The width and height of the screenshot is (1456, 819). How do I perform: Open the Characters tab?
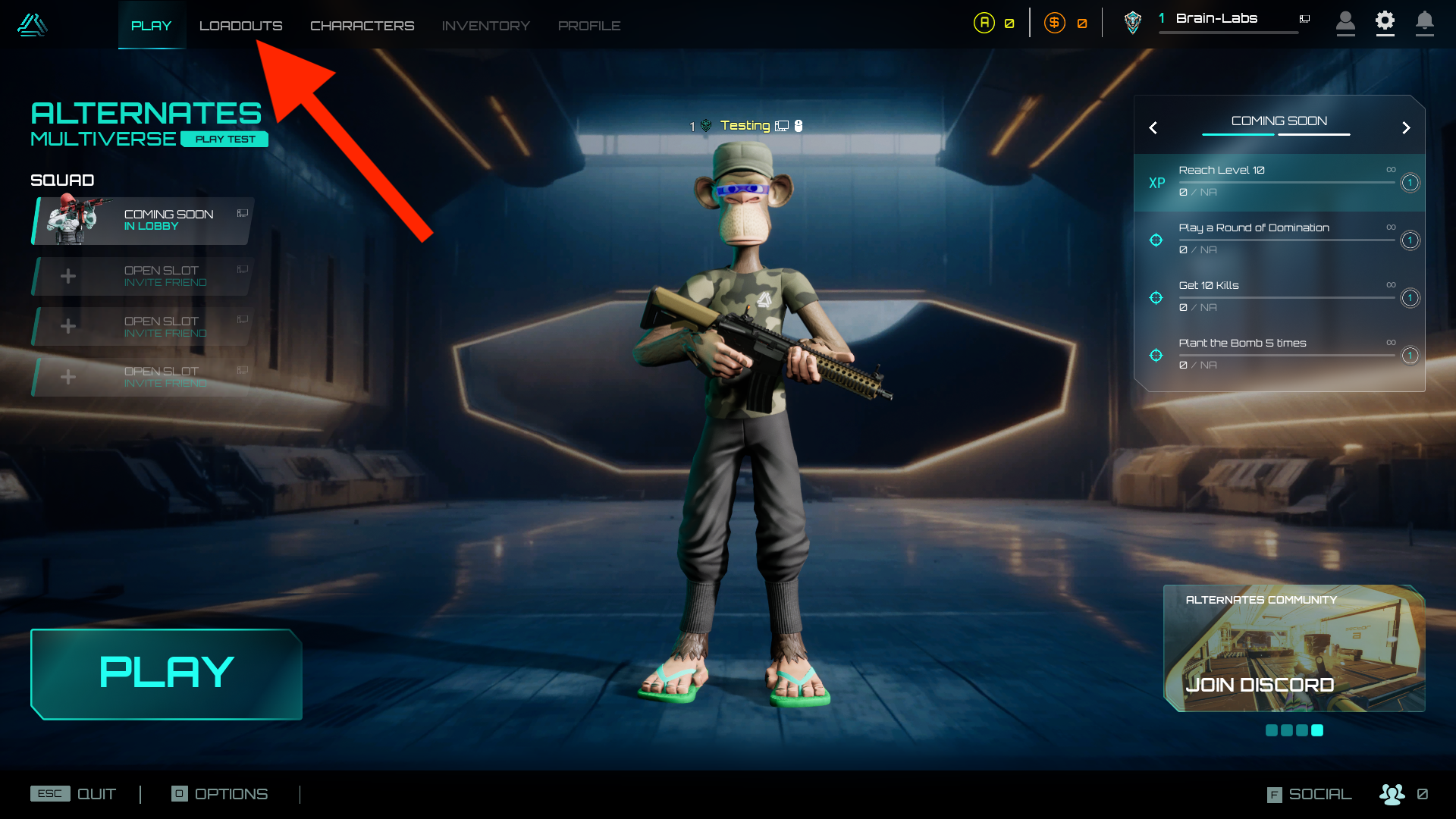(362, 26)
